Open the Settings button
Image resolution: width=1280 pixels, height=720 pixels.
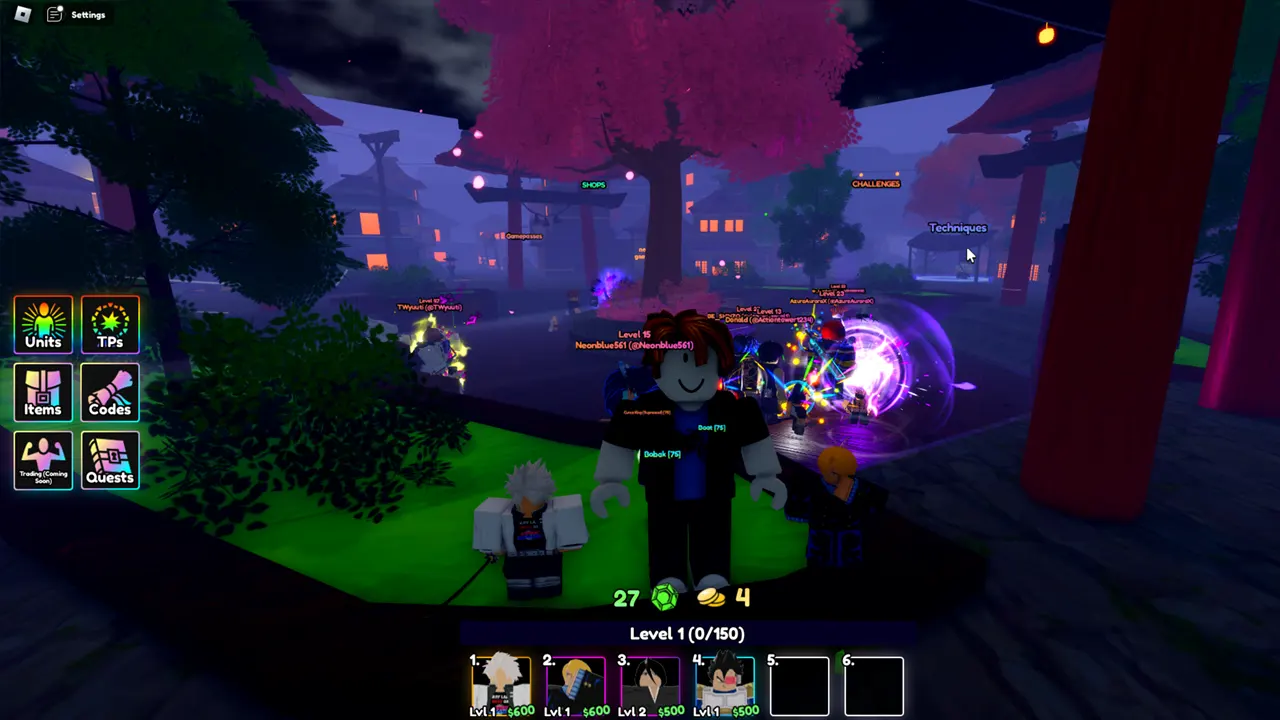pyautogui.click(x=88, y=15)
